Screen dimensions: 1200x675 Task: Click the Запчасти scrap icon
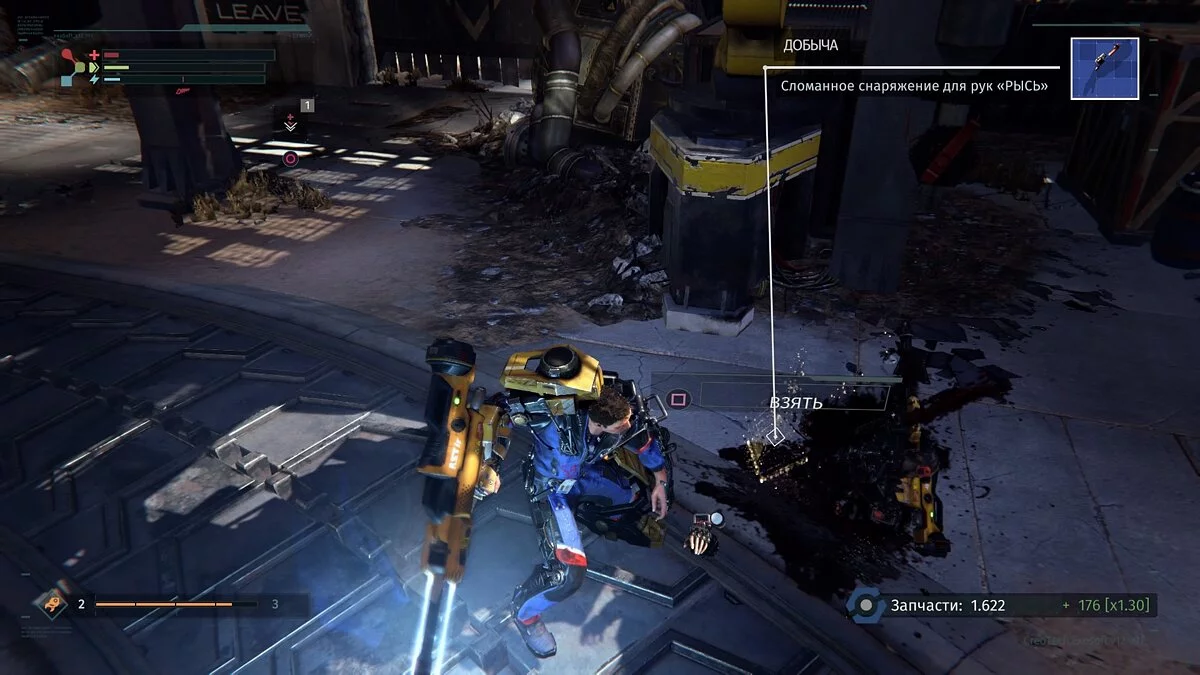click(864, 605)
